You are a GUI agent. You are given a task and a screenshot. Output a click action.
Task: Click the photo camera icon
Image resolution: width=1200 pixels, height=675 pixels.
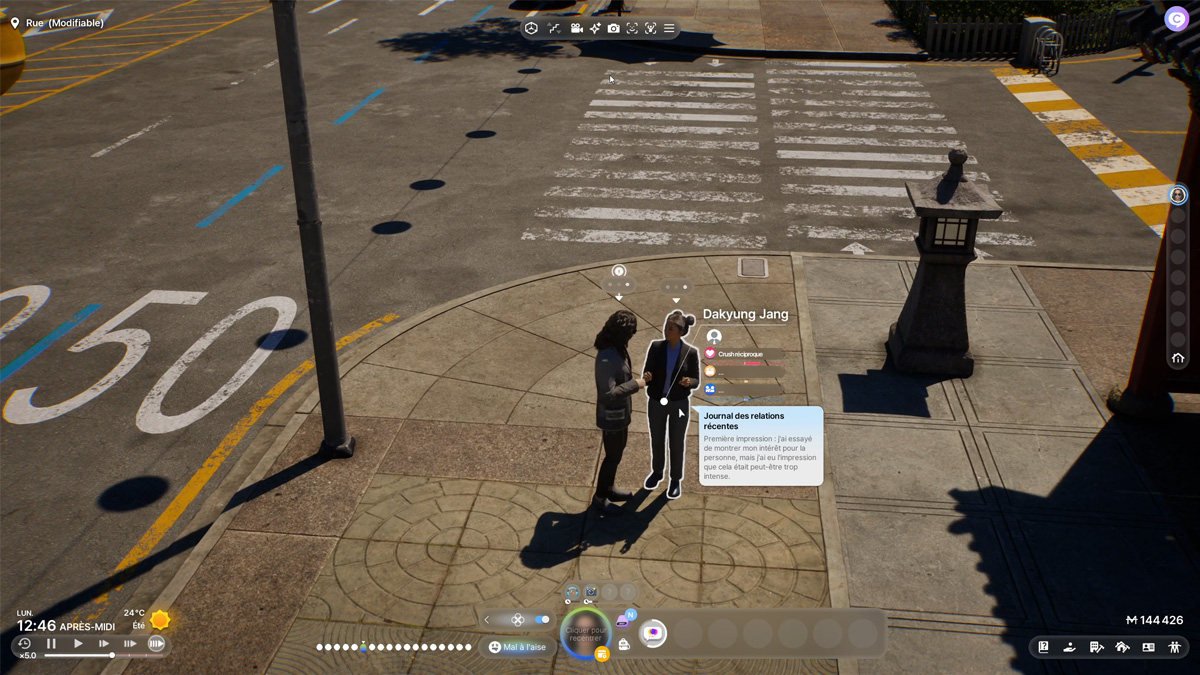click(613, 28)
